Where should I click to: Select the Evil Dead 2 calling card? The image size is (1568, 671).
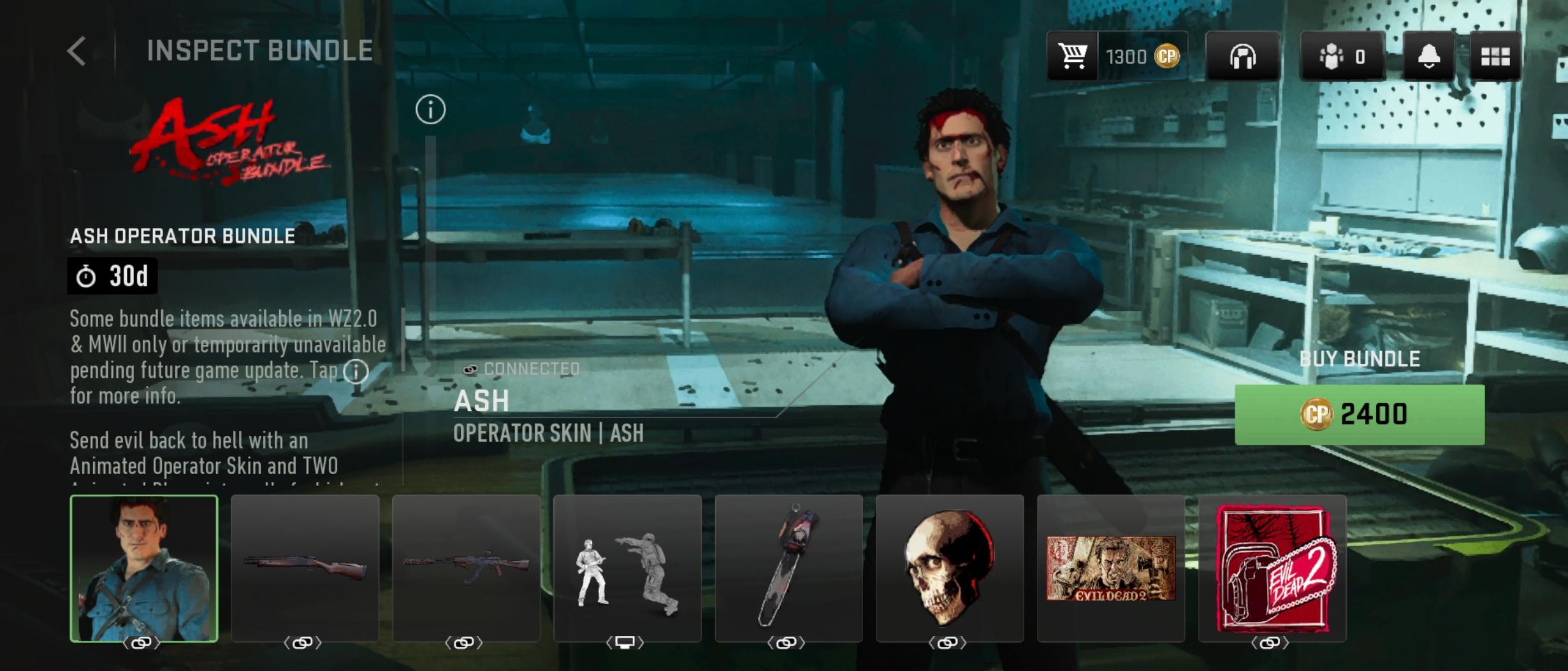[x=1111, y=568]
